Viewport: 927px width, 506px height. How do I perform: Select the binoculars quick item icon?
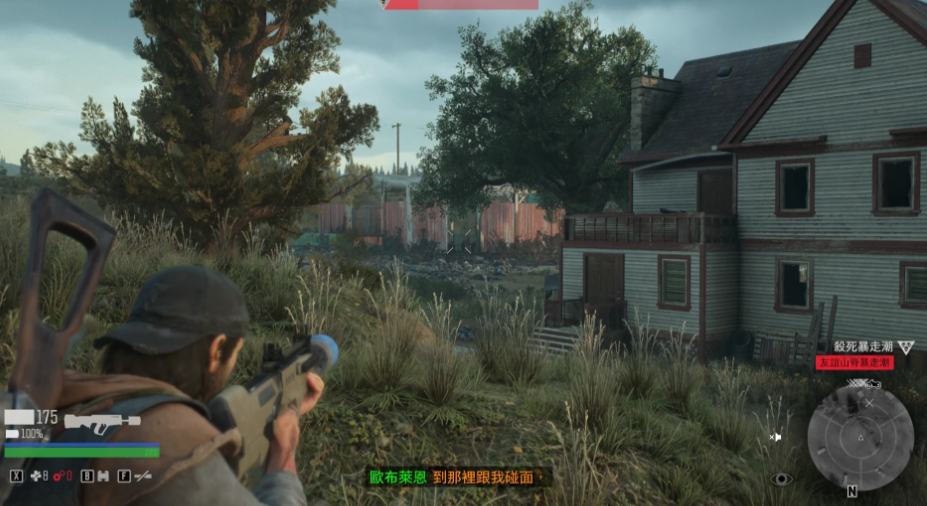click(102, 476)
